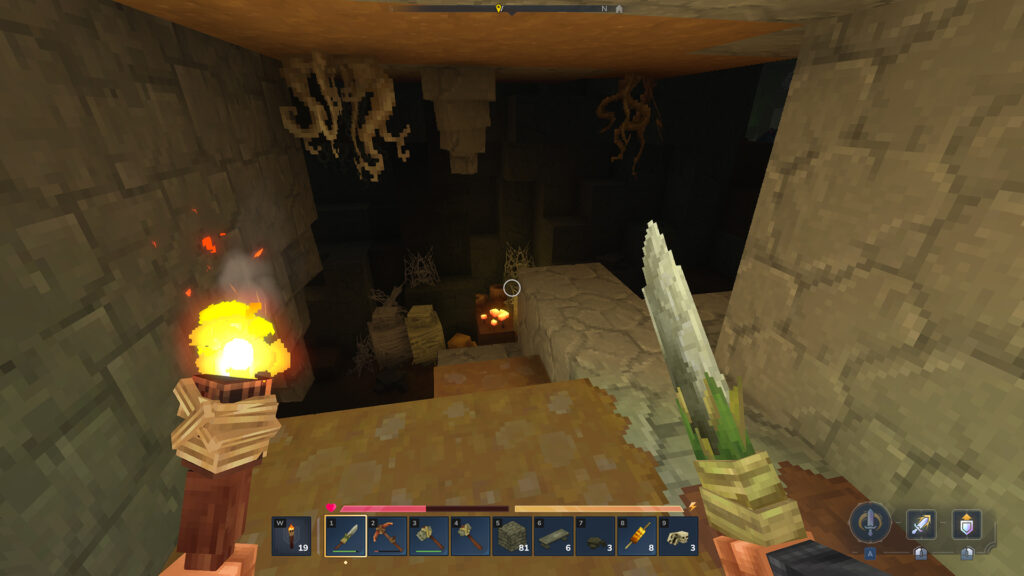Click the home marker on the compass
Viewport: 1024px width, 576px height.
coord(619,8)
